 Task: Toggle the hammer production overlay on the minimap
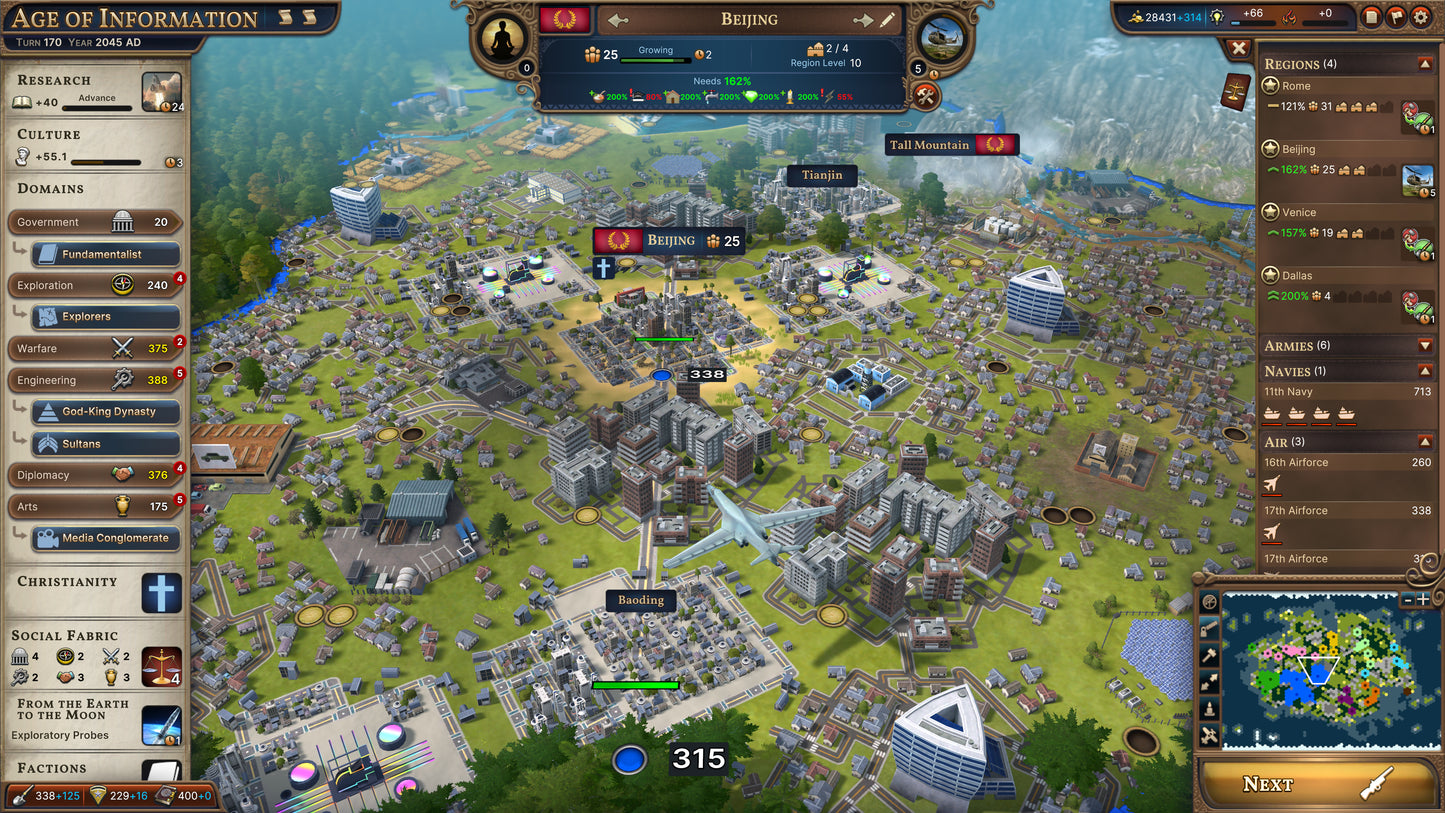(x=1209, y=655)
